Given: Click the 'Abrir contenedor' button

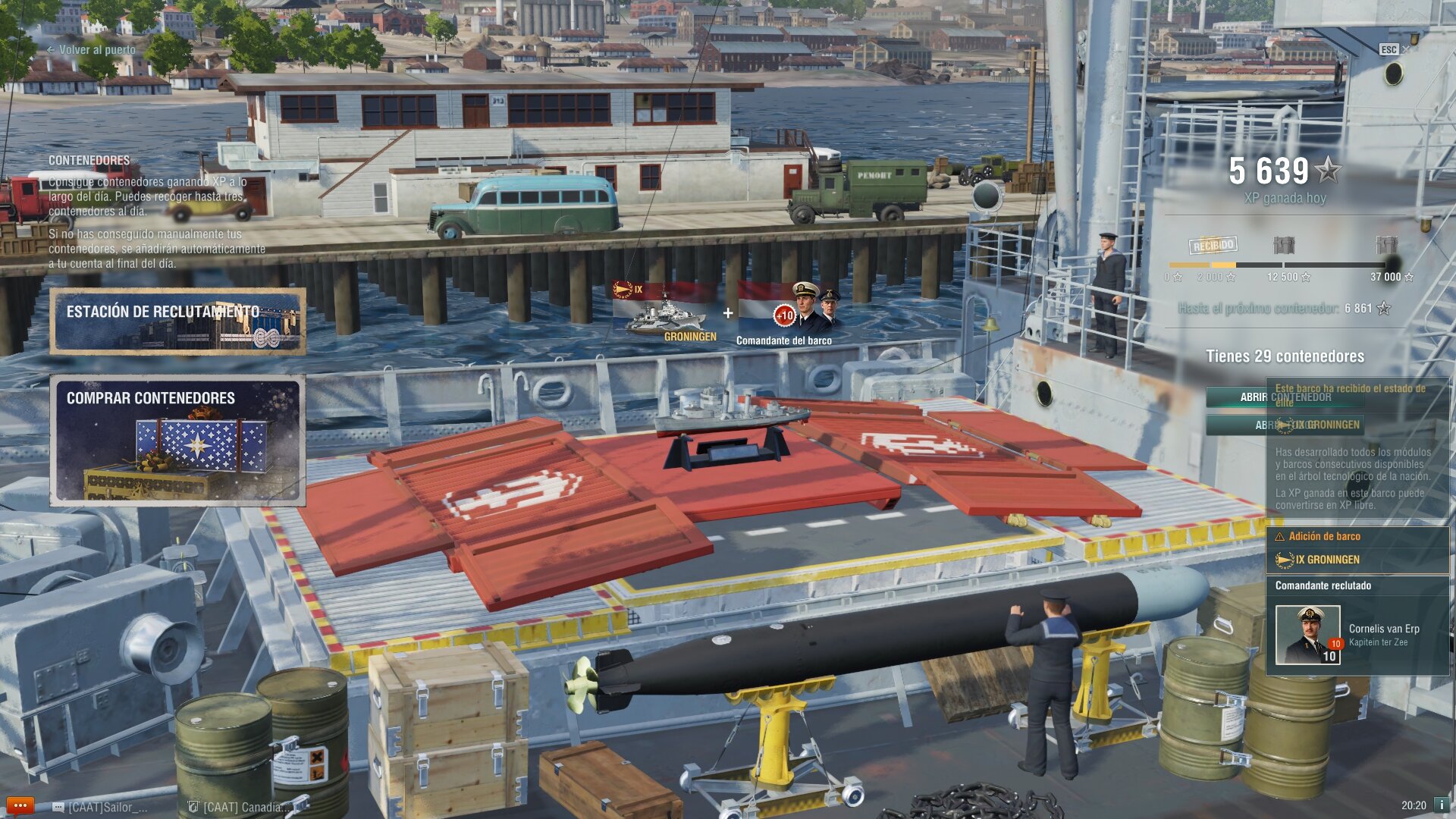Looking at the screenshot, I should (1285, 397).
